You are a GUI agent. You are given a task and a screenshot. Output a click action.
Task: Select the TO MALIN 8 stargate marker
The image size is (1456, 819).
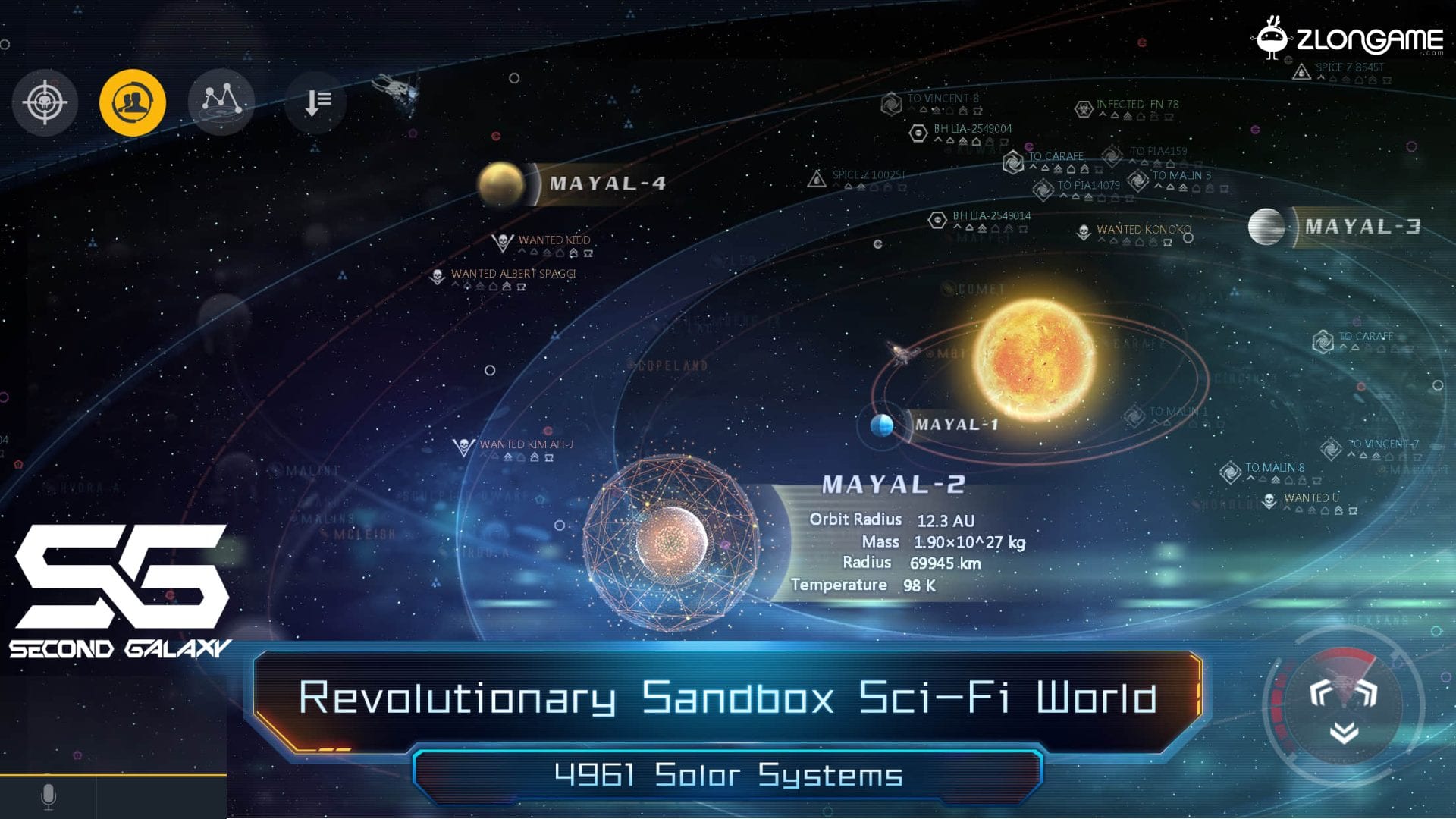(1273, 468)
